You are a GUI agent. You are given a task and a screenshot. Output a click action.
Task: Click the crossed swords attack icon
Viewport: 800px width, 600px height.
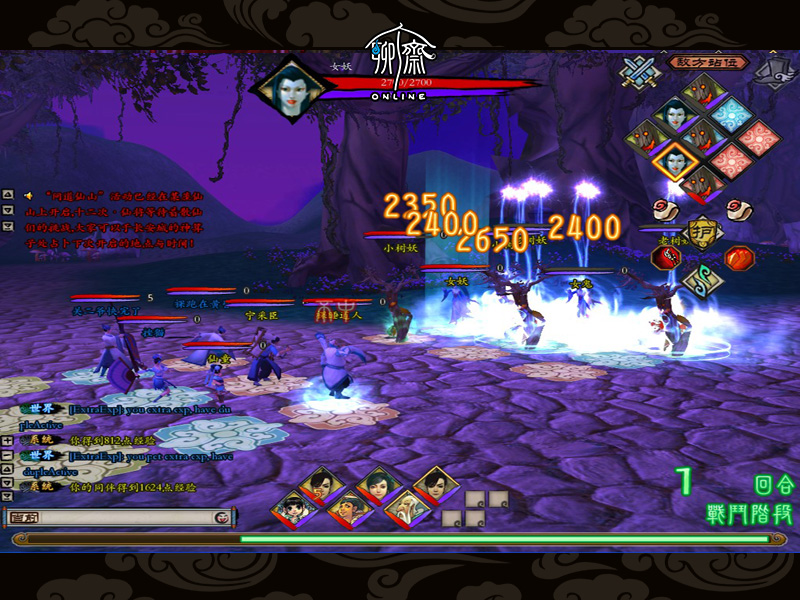point(637,71)
